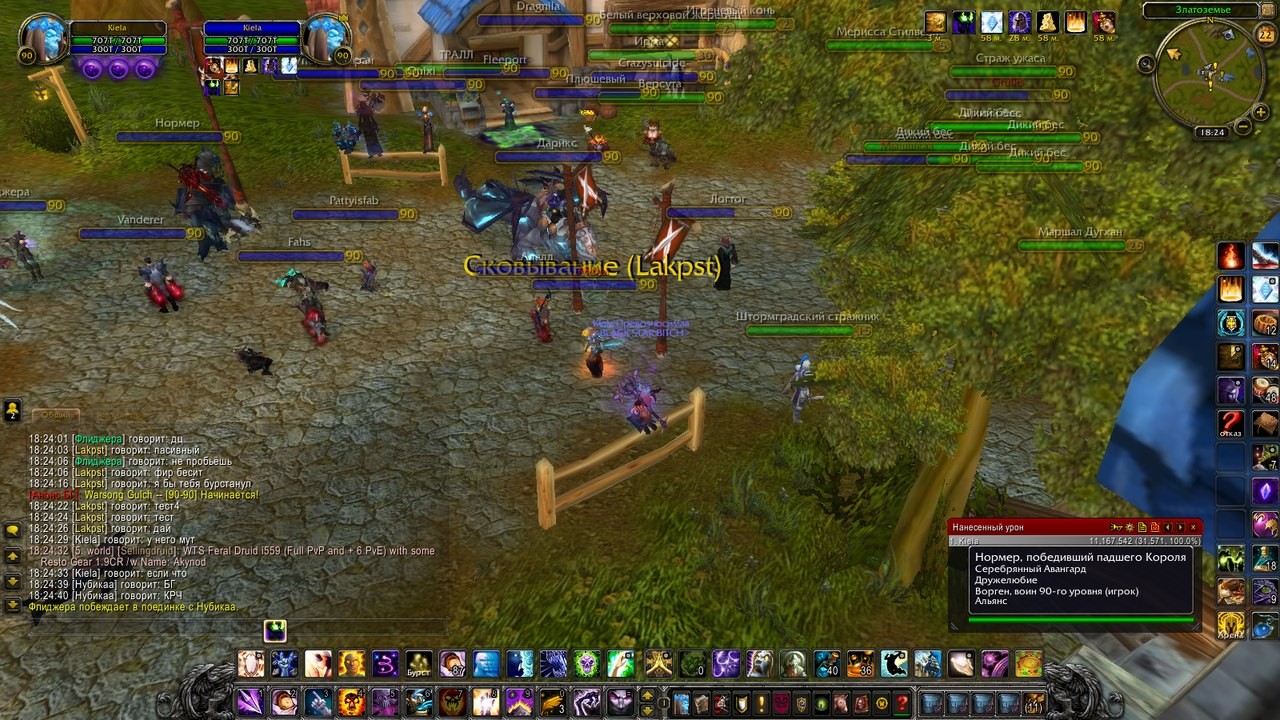Use the red question mark Отказ macro
This screenshot has width=1280, height=720.
point(1231,423)
